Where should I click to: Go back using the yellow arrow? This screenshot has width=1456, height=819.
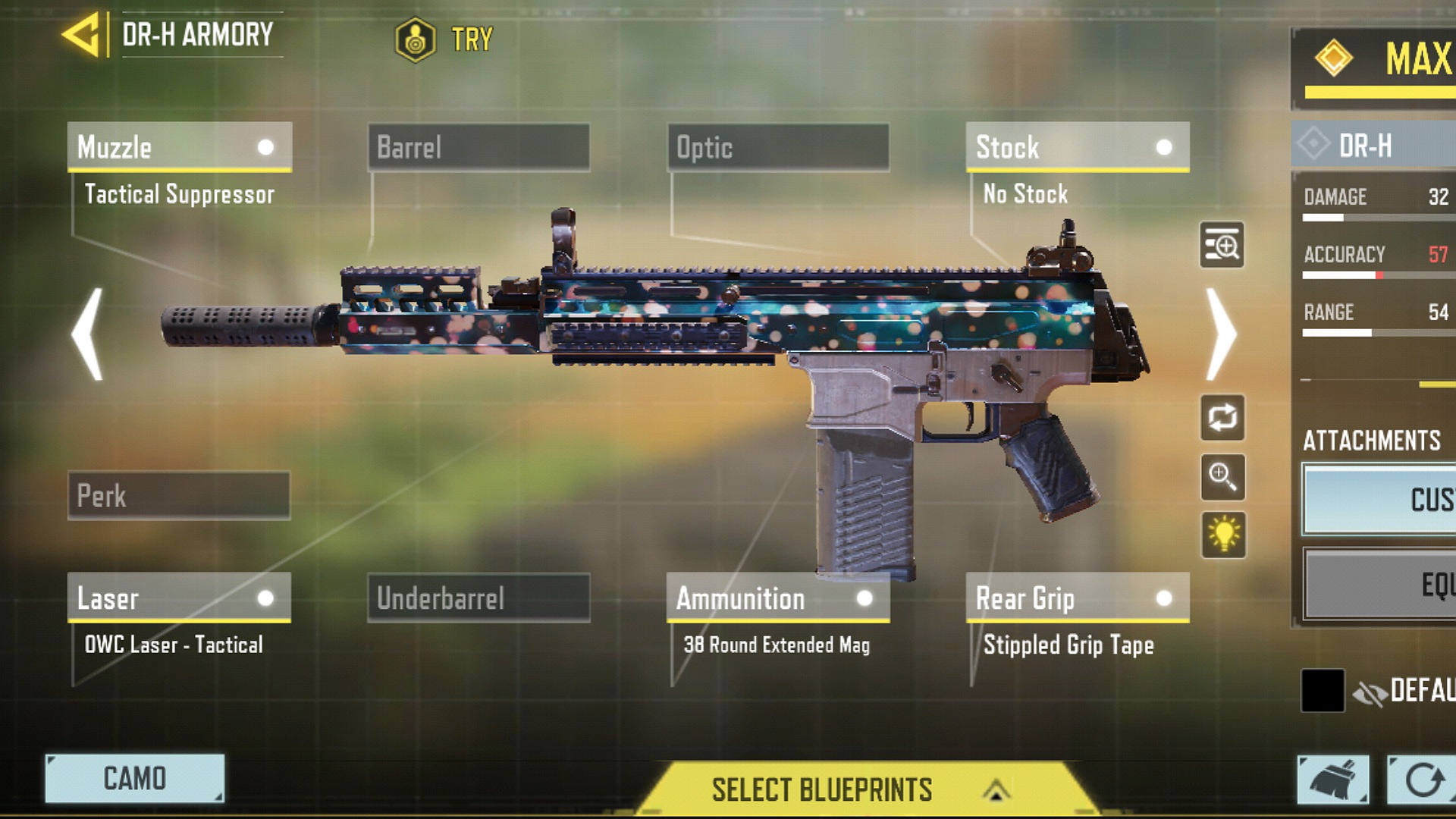pyautogui.click(x=82, y=35)
